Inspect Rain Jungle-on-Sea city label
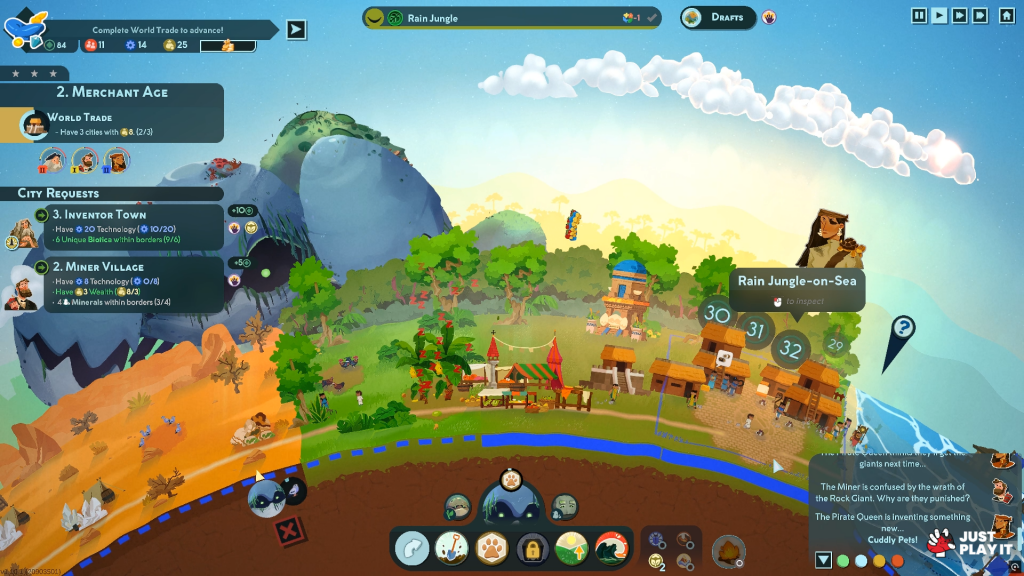 click(796, 282)
